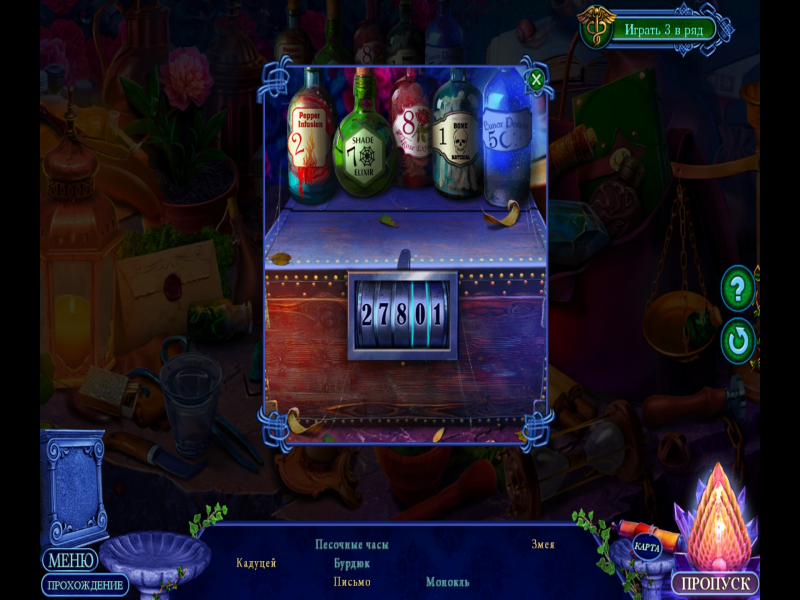Open the КАРТА map scroll
This screenshot has height=600, width=800.
pos(646,547)
